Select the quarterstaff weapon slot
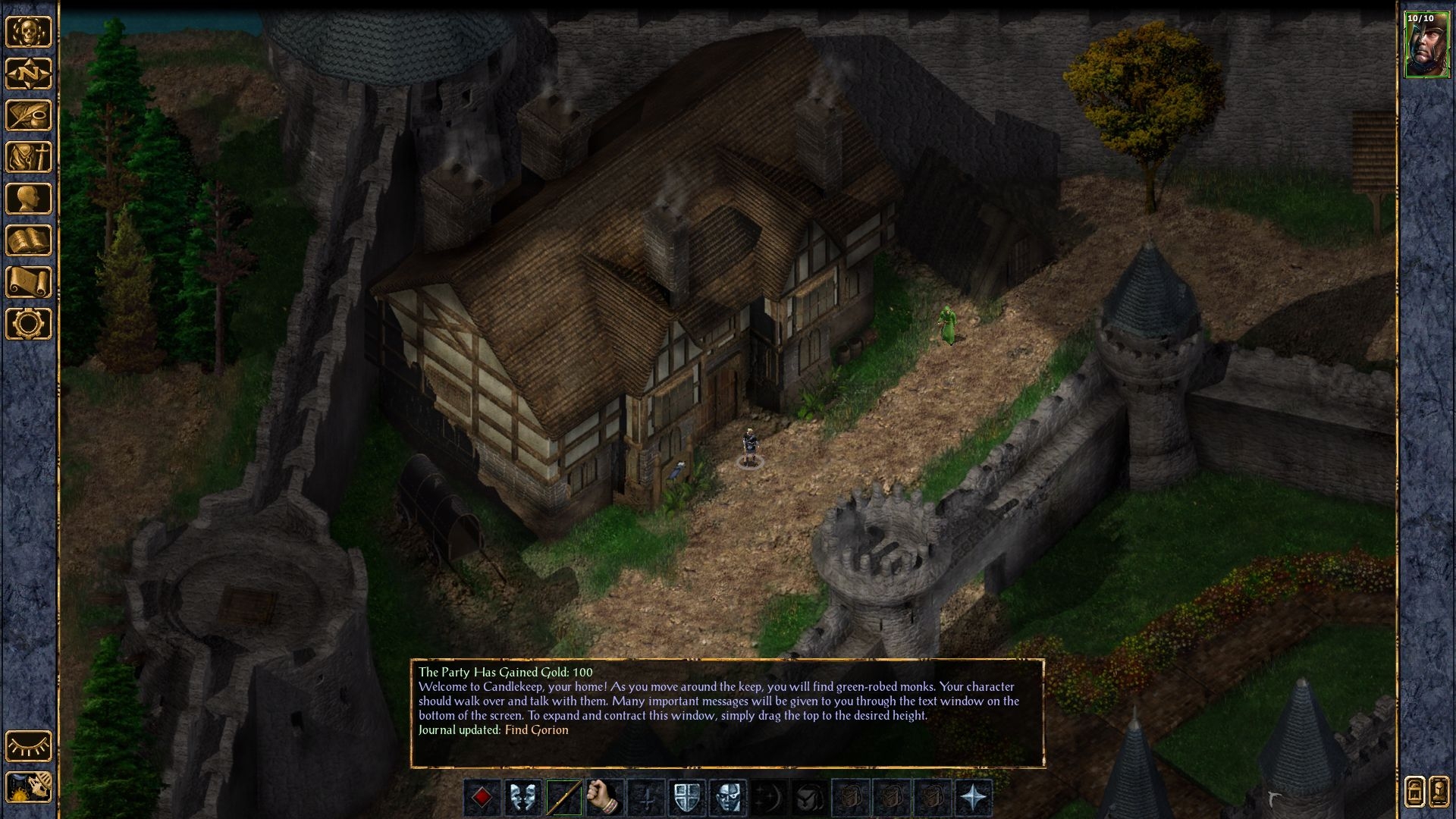 [564, 798]
